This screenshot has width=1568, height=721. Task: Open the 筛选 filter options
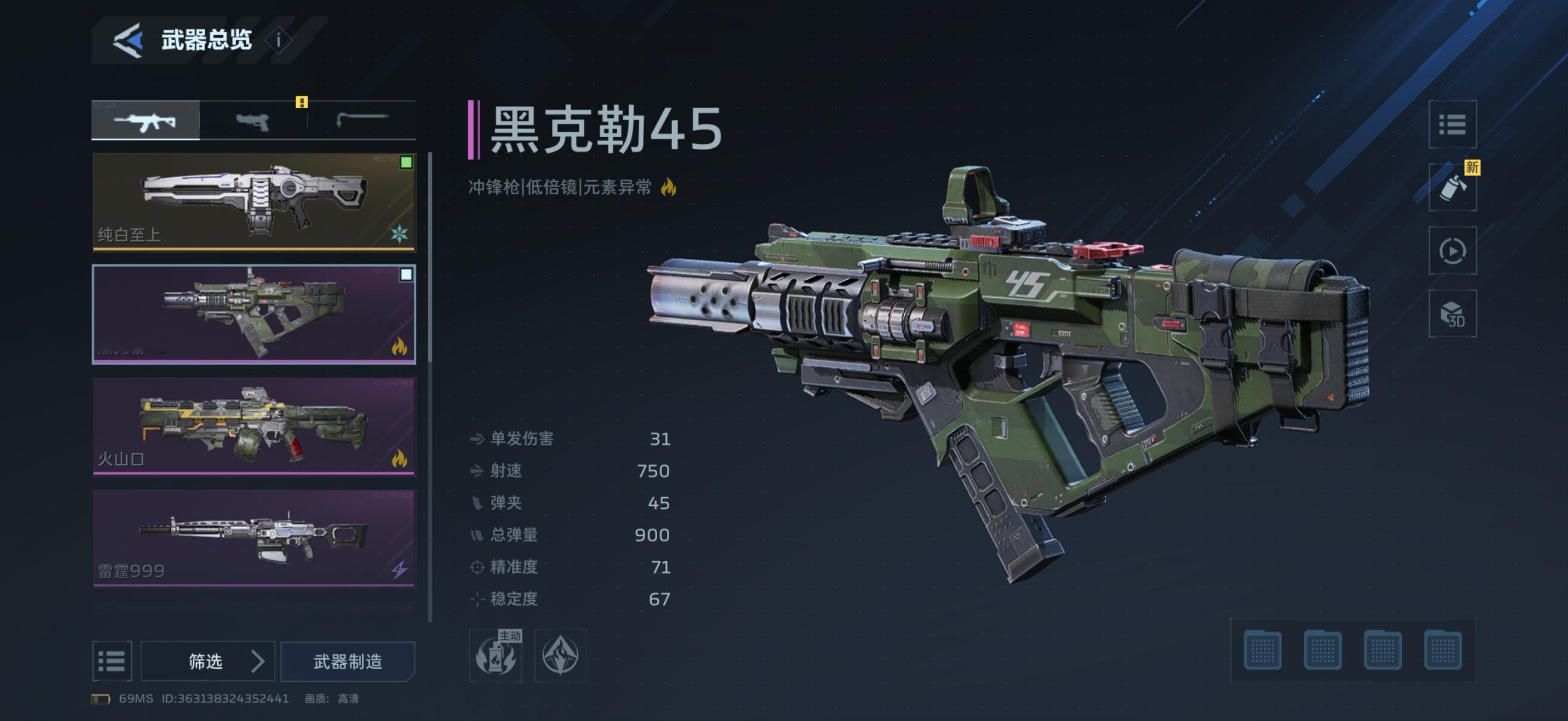coord(208,661)
